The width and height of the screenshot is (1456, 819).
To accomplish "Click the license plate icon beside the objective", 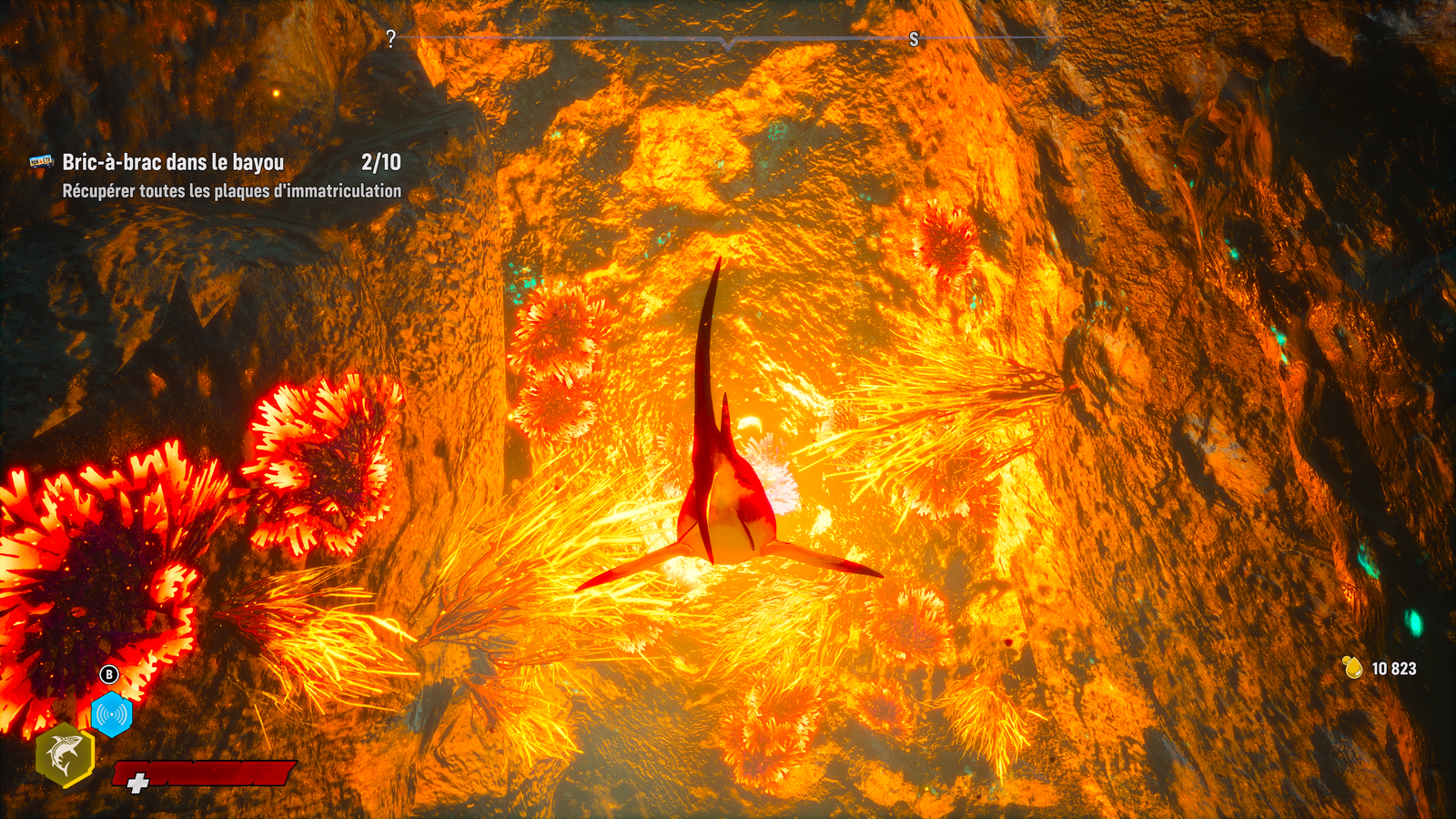I will click(41, 162).
